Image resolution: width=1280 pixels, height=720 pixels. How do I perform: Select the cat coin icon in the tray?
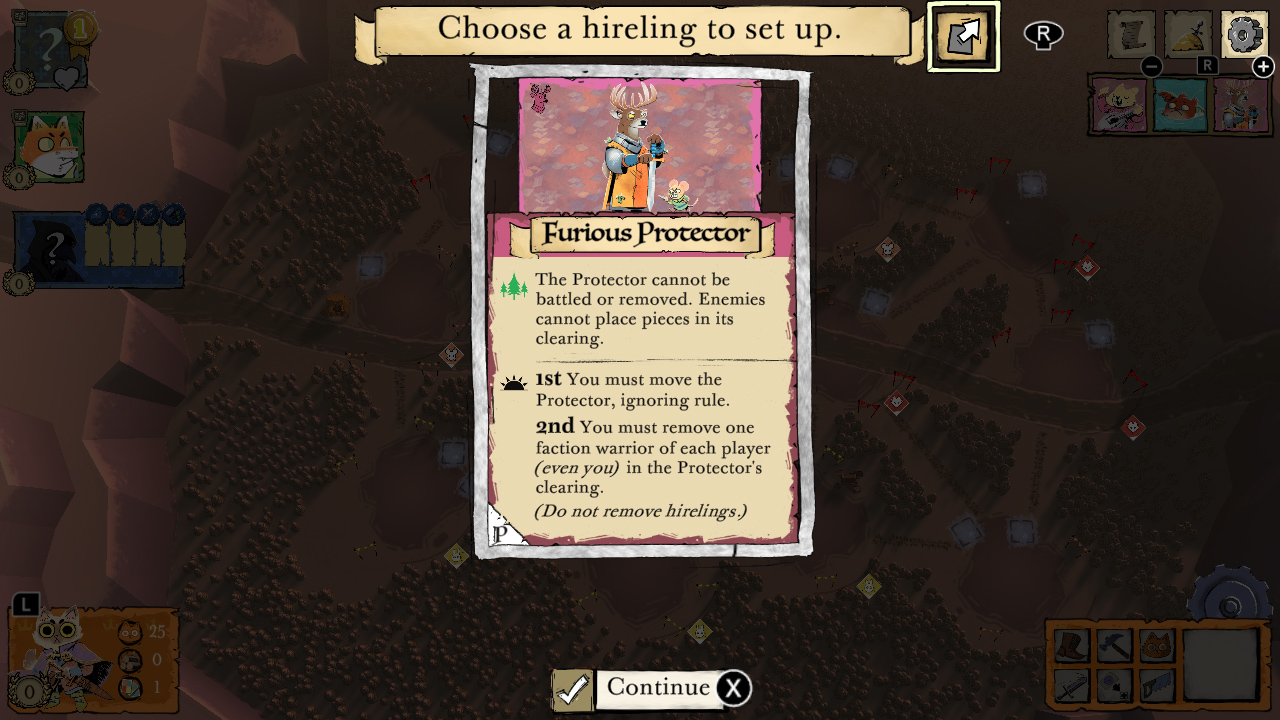coord(1157,644)
